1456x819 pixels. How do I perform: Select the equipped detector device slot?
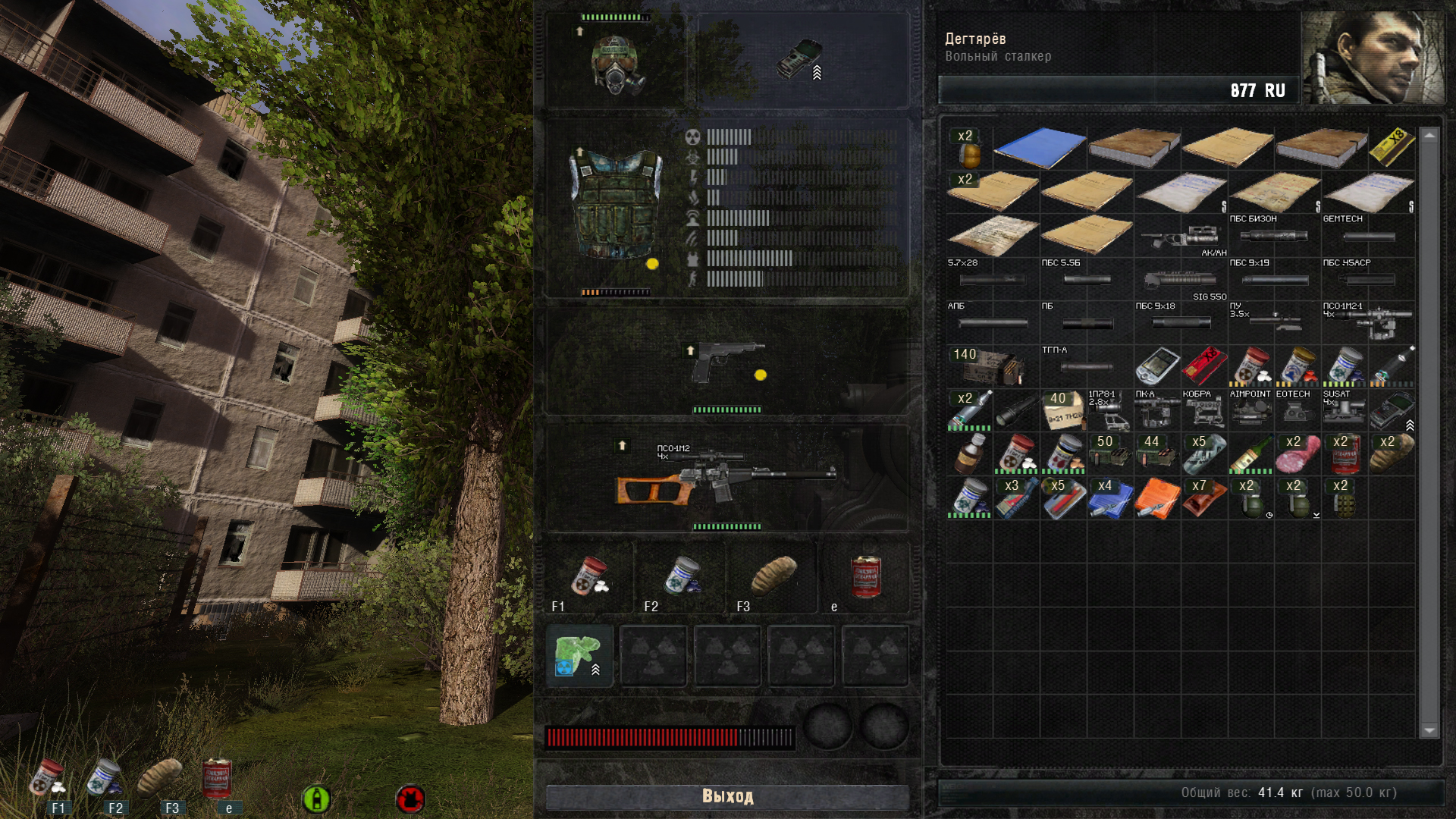pos(800,60)
